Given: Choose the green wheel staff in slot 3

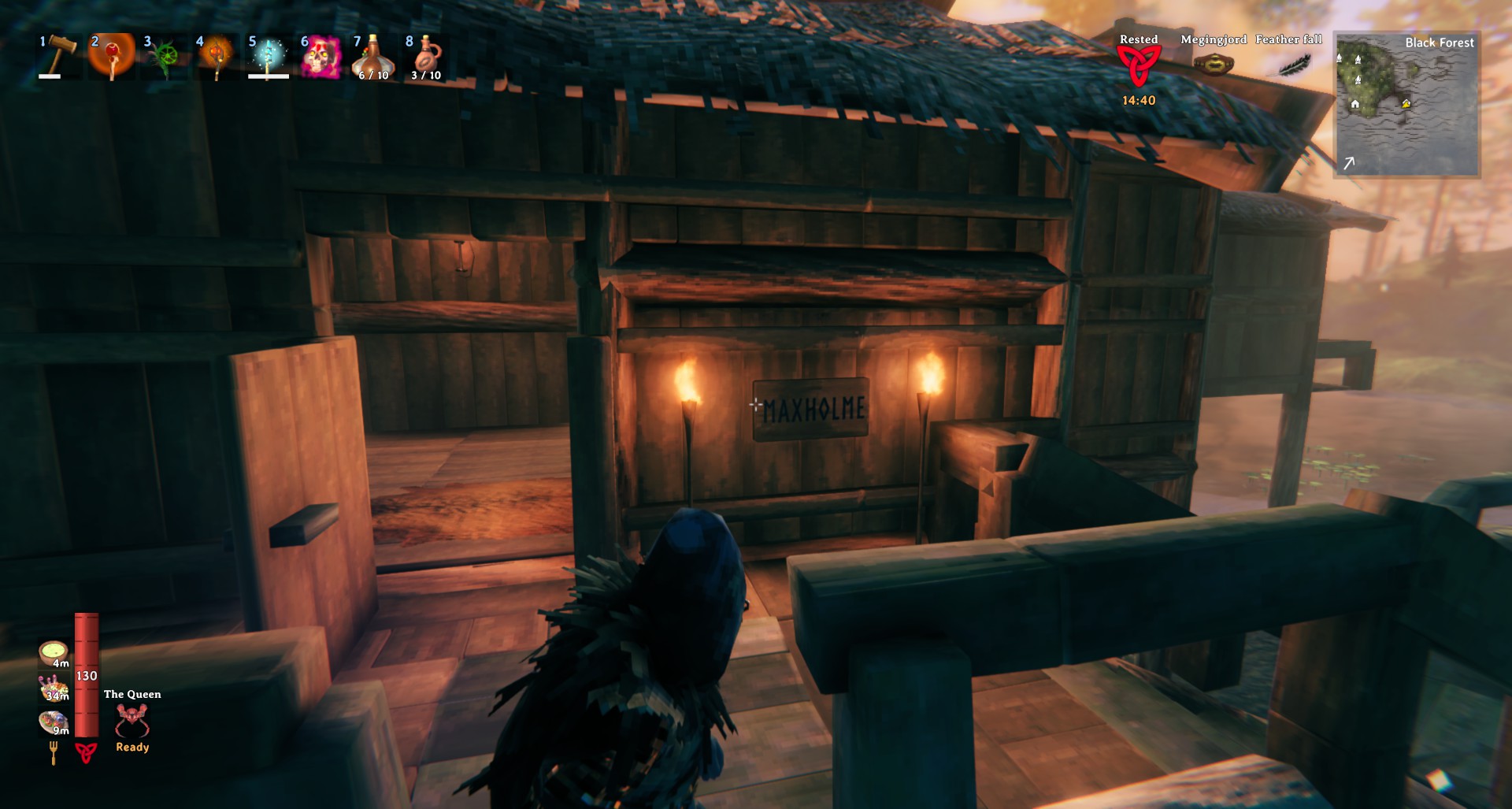Looking at the screenshot, I should (x=165, y=57).
